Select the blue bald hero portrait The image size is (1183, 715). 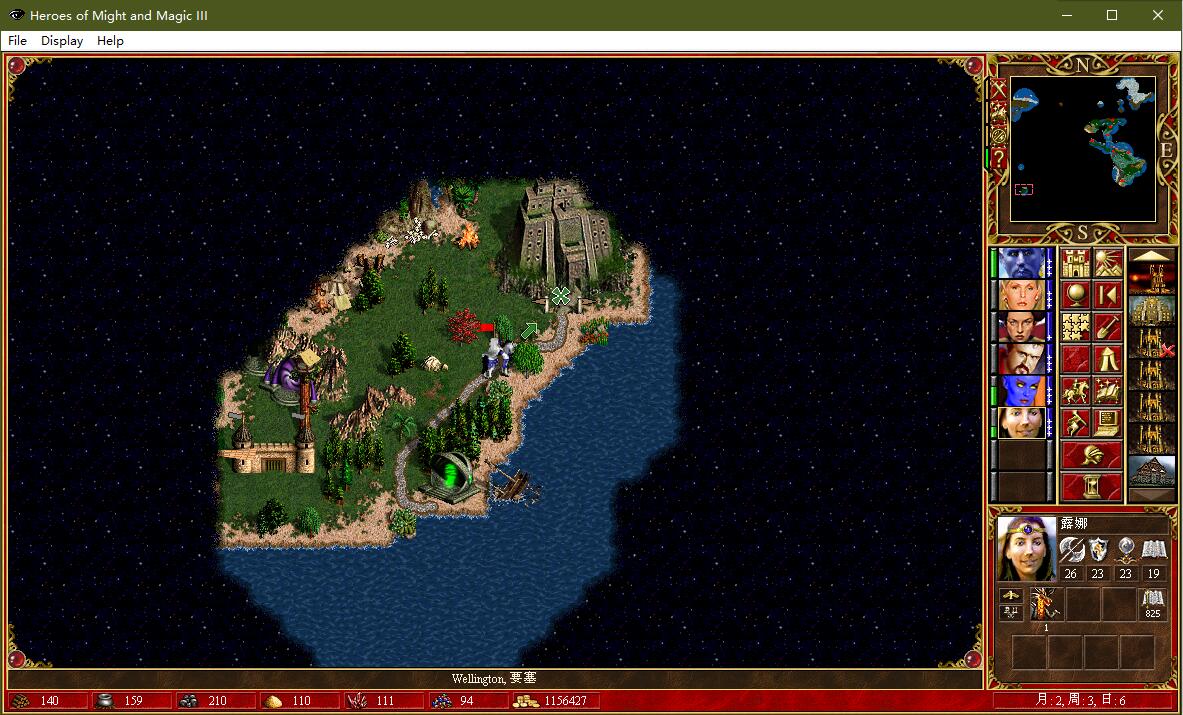coord(1021,264)
